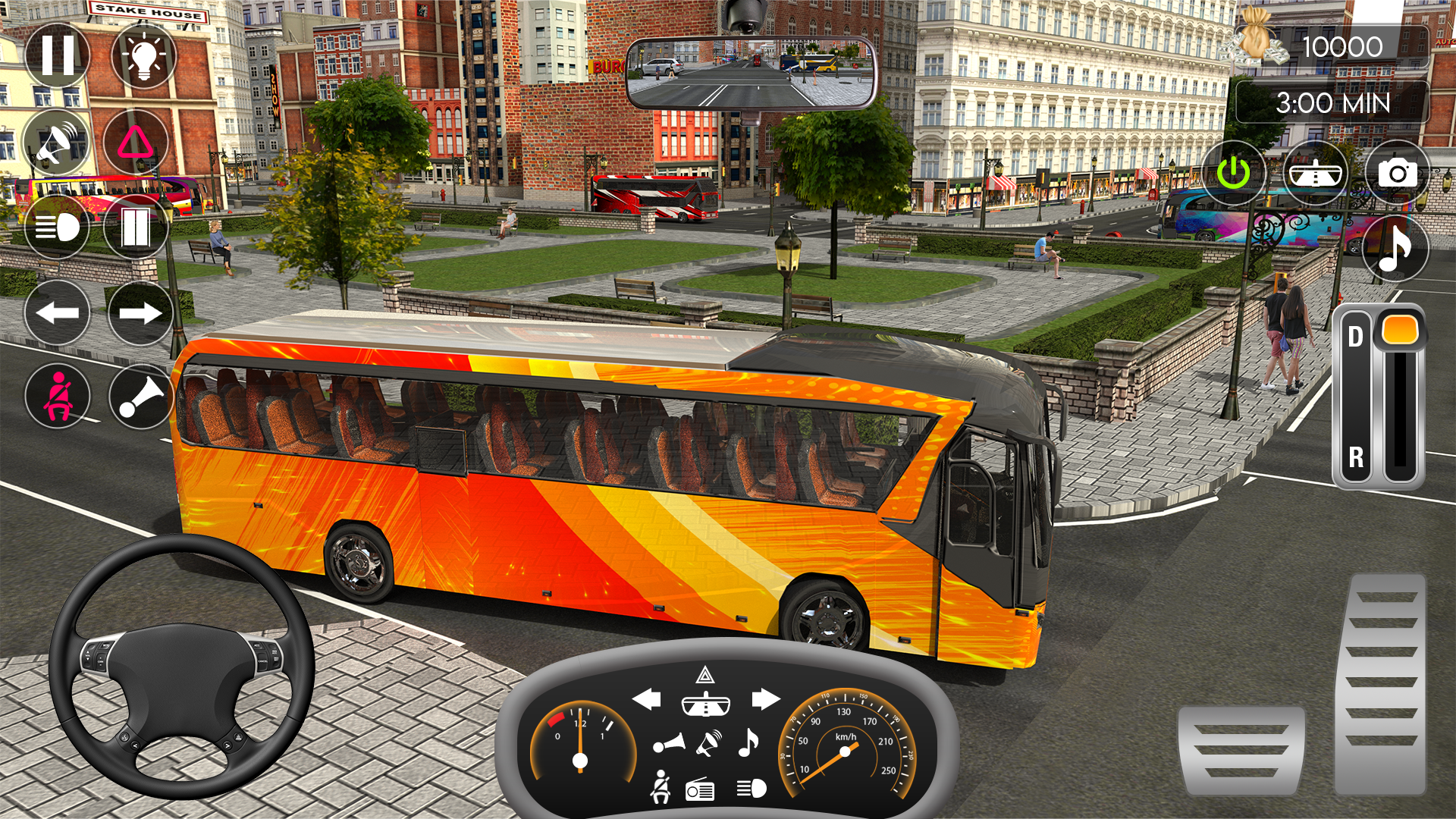1456x819 pixels.
Task: Open the rearview mirror settings icon
Action: click(1315, 172)
